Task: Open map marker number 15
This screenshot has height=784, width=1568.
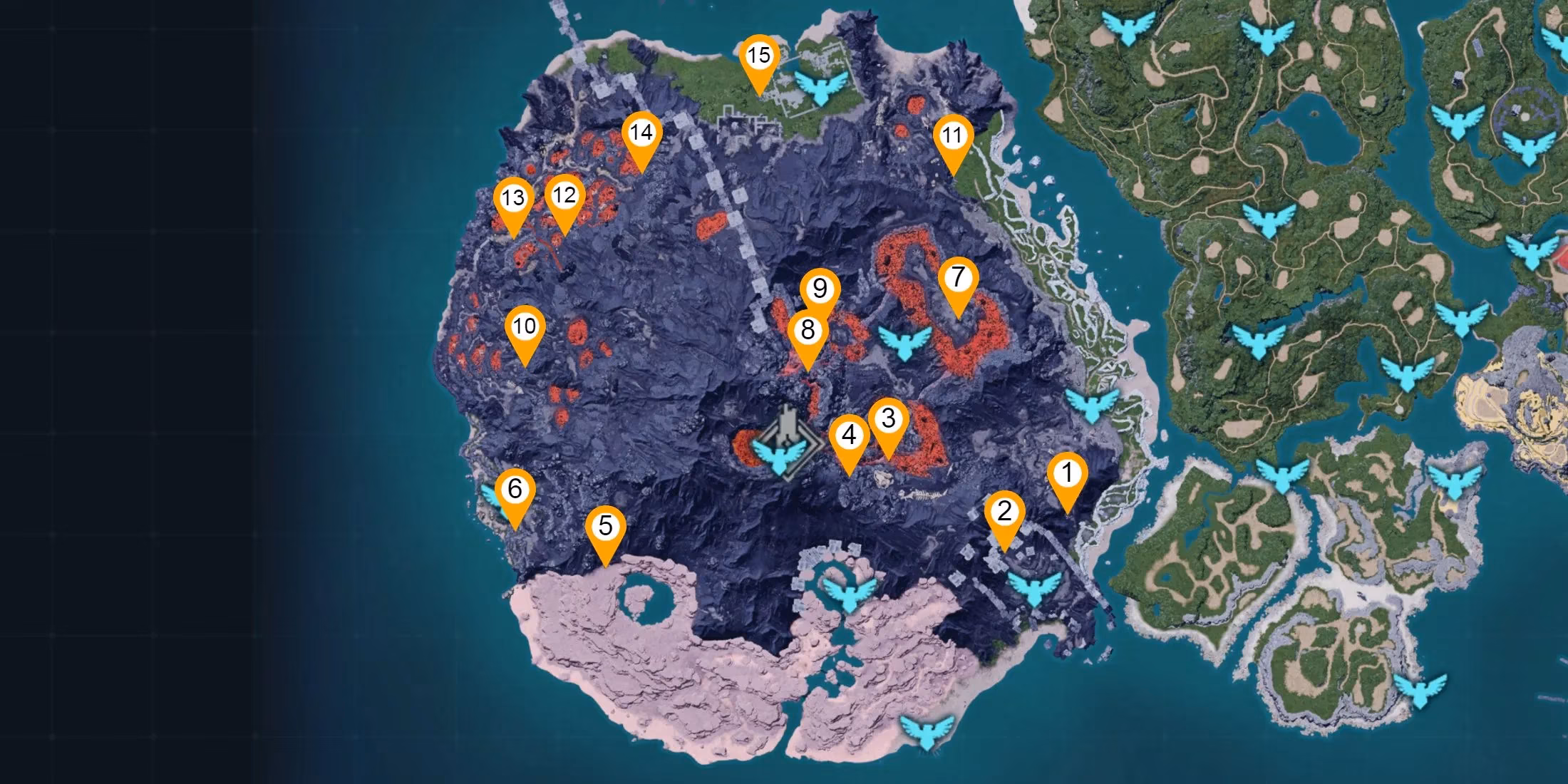Action: pos(759,56)
